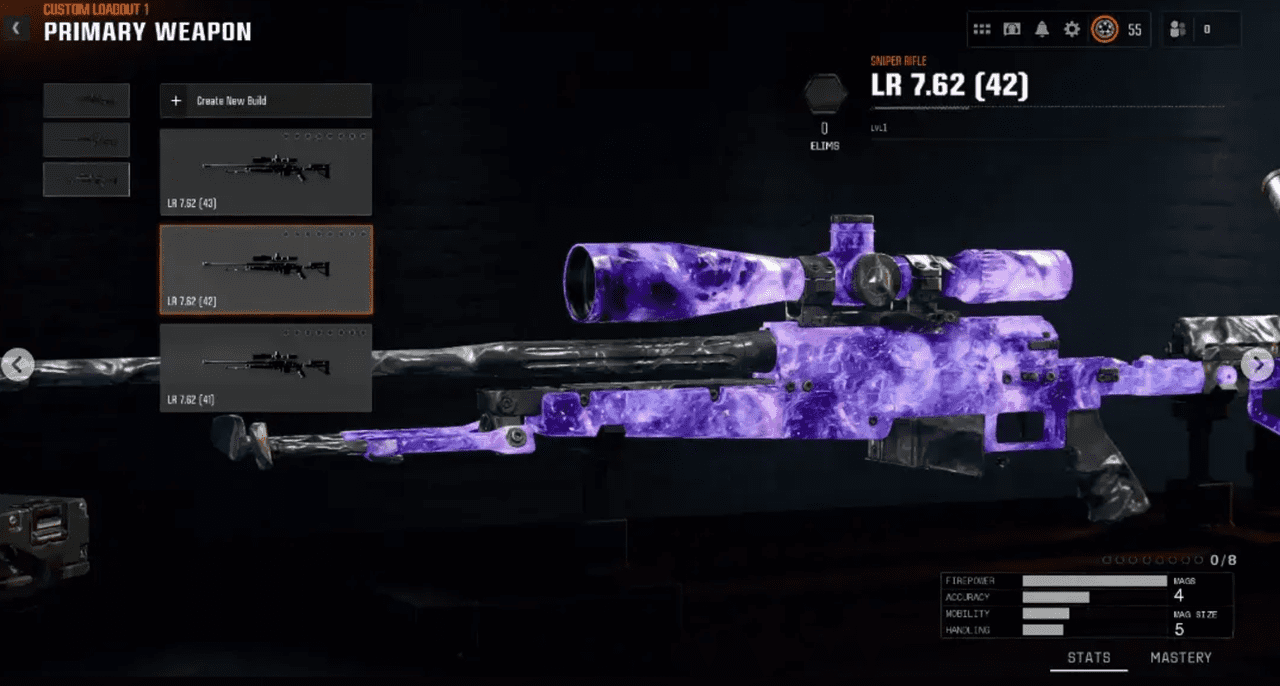Screen dimensions: 1280x686
Task: Click the orange-ringed player rank emblem
Action: click(x=1104, y=30)
